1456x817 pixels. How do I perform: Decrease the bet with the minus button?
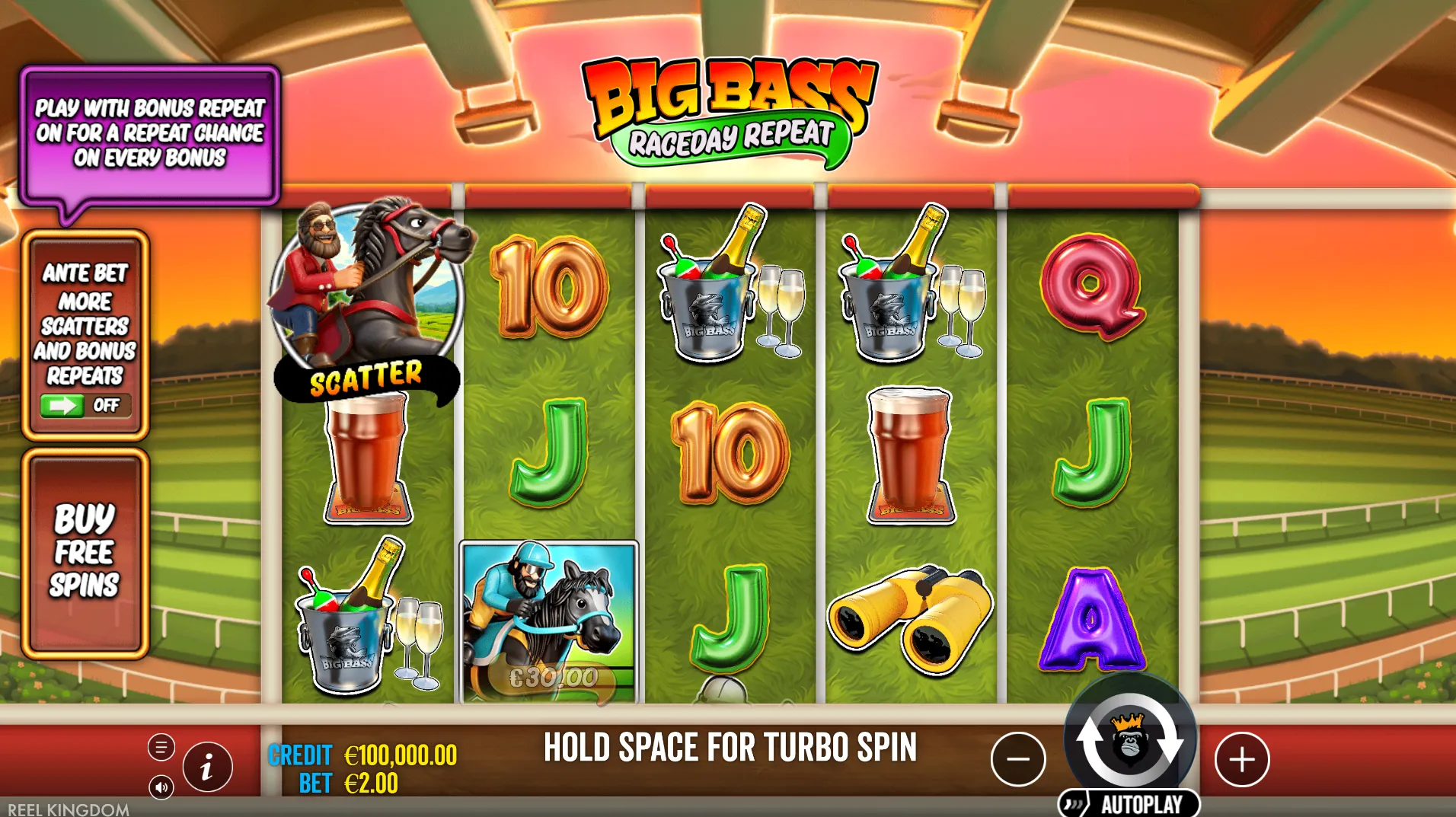tap(1017, 759)
